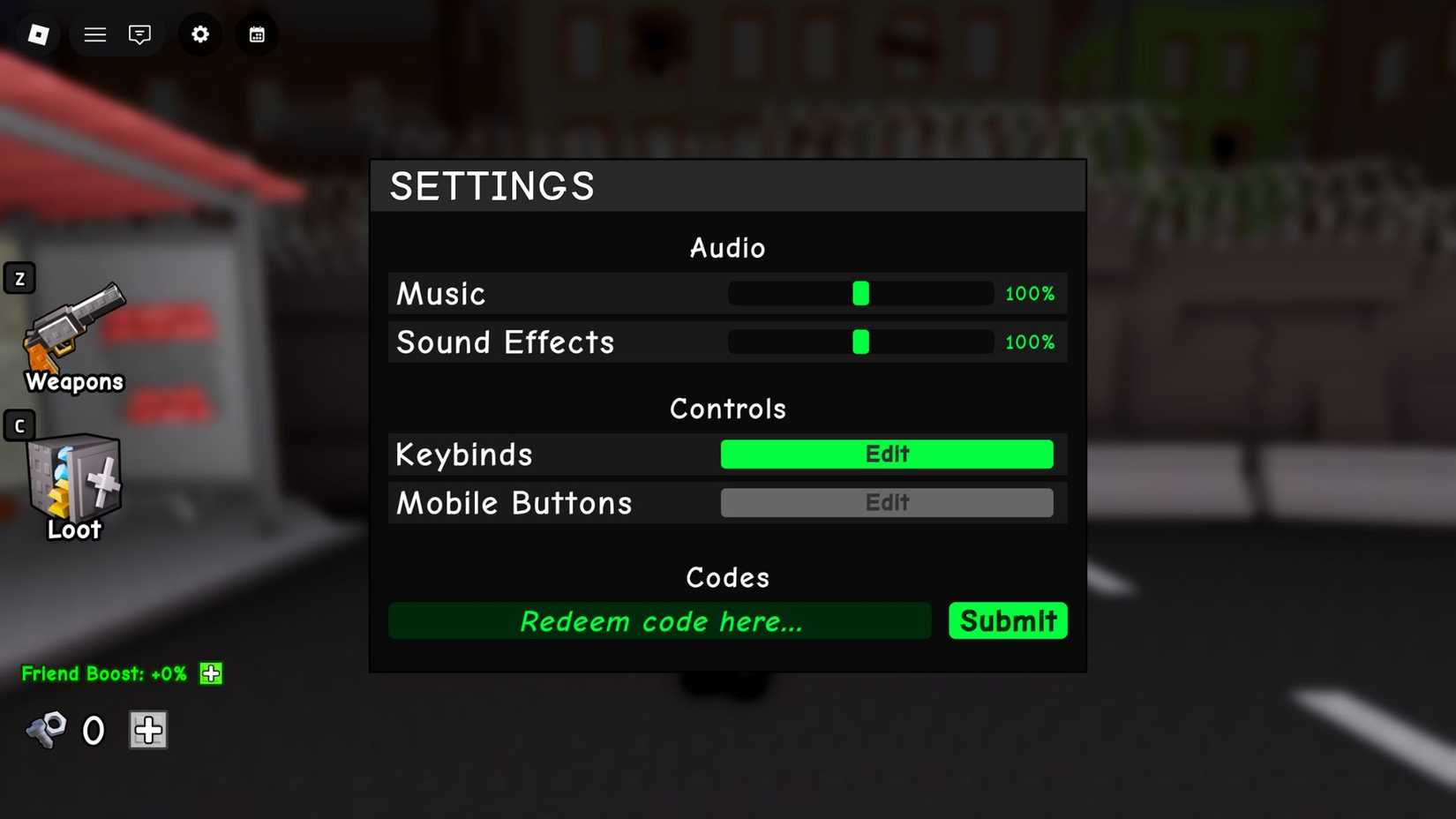1456x819 pixels.
Task: Click the SETTINGS panel title
Action: (492, 186)
